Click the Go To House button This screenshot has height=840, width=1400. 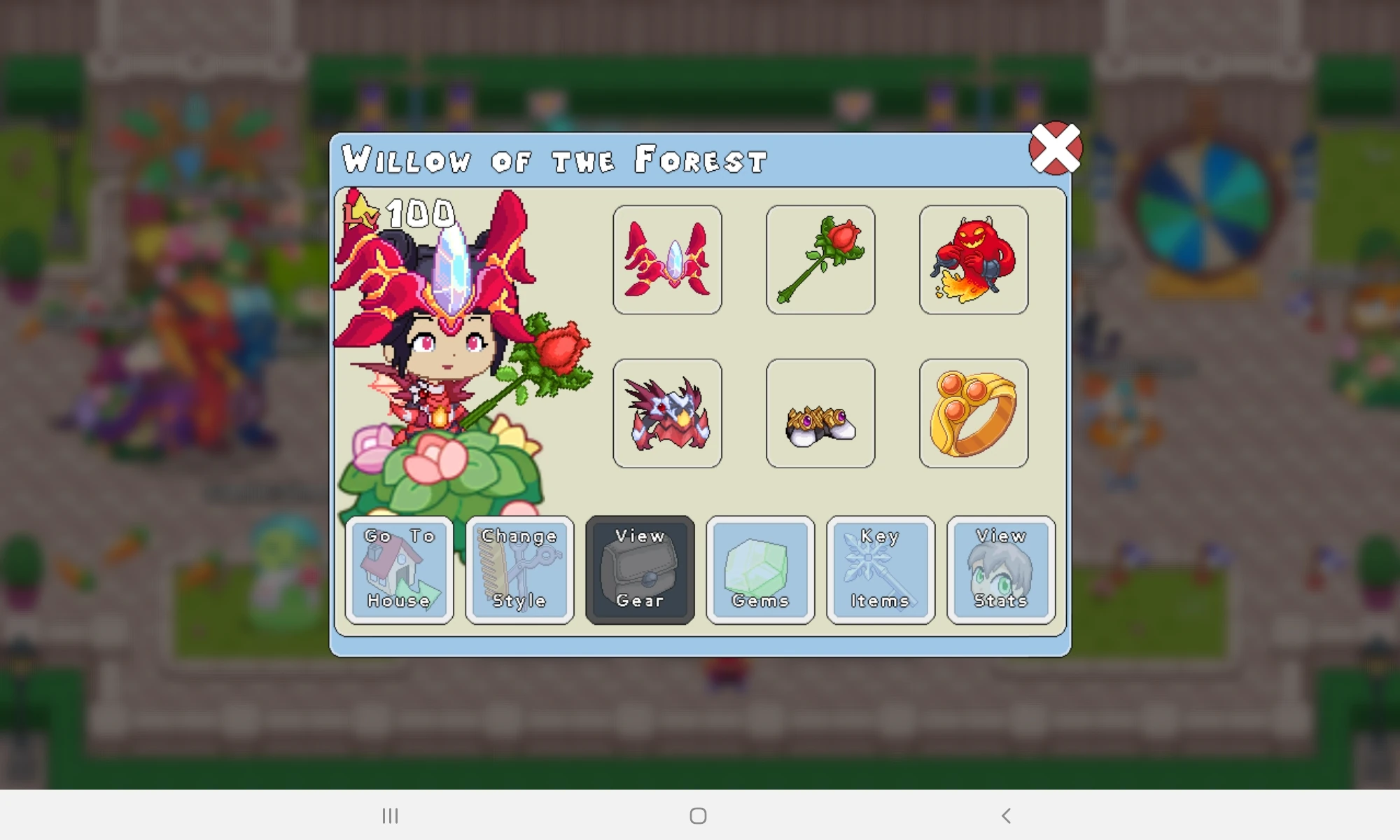[400, 569]
